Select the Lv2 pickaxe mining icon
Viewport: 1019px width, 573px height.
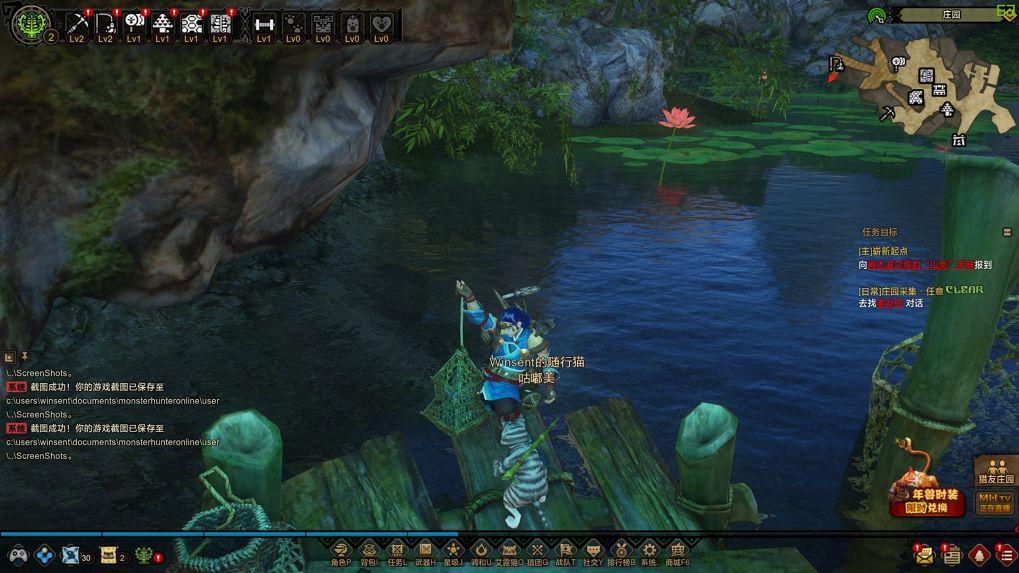coord(77,24)
